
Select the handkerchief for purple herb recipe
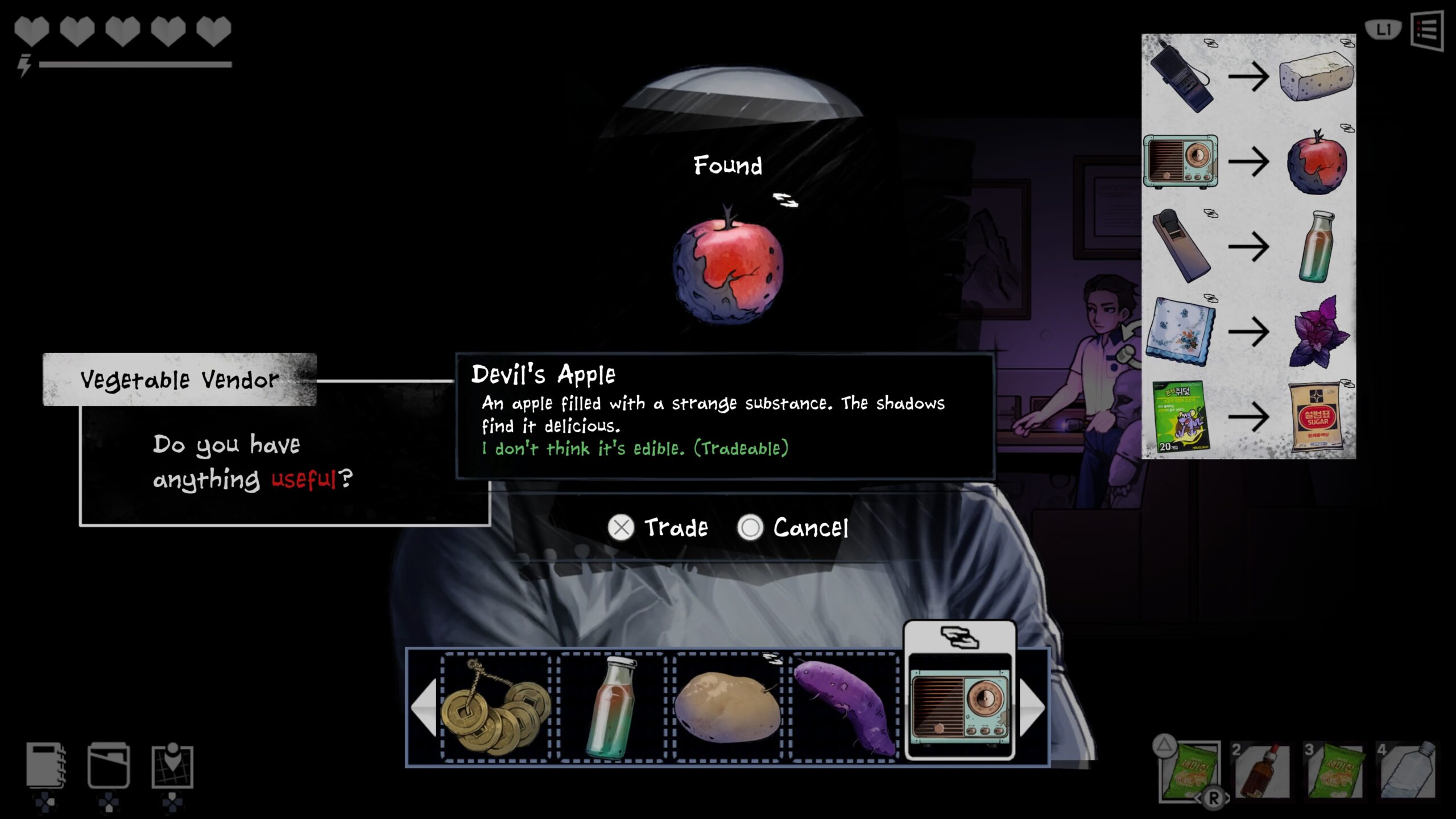[1181, 331]
